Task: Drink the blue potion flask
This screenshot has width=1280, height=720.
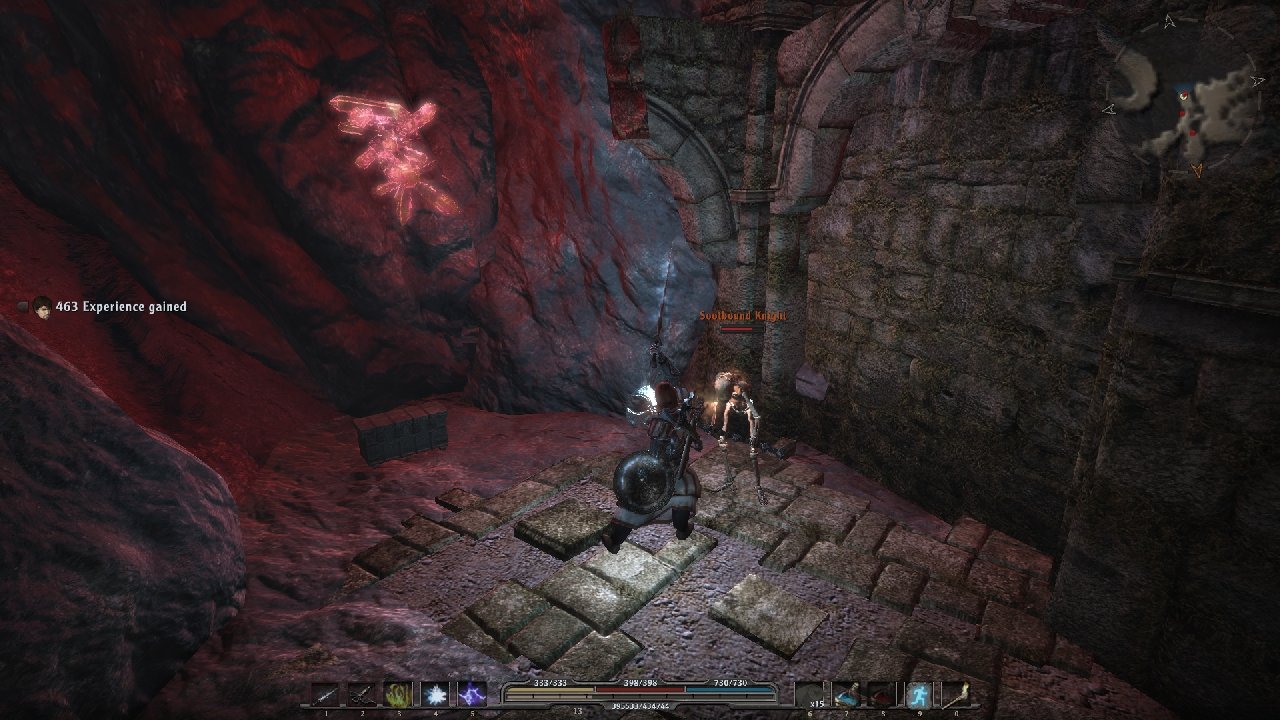Action: pyautogui.click(x=846, y=694)
